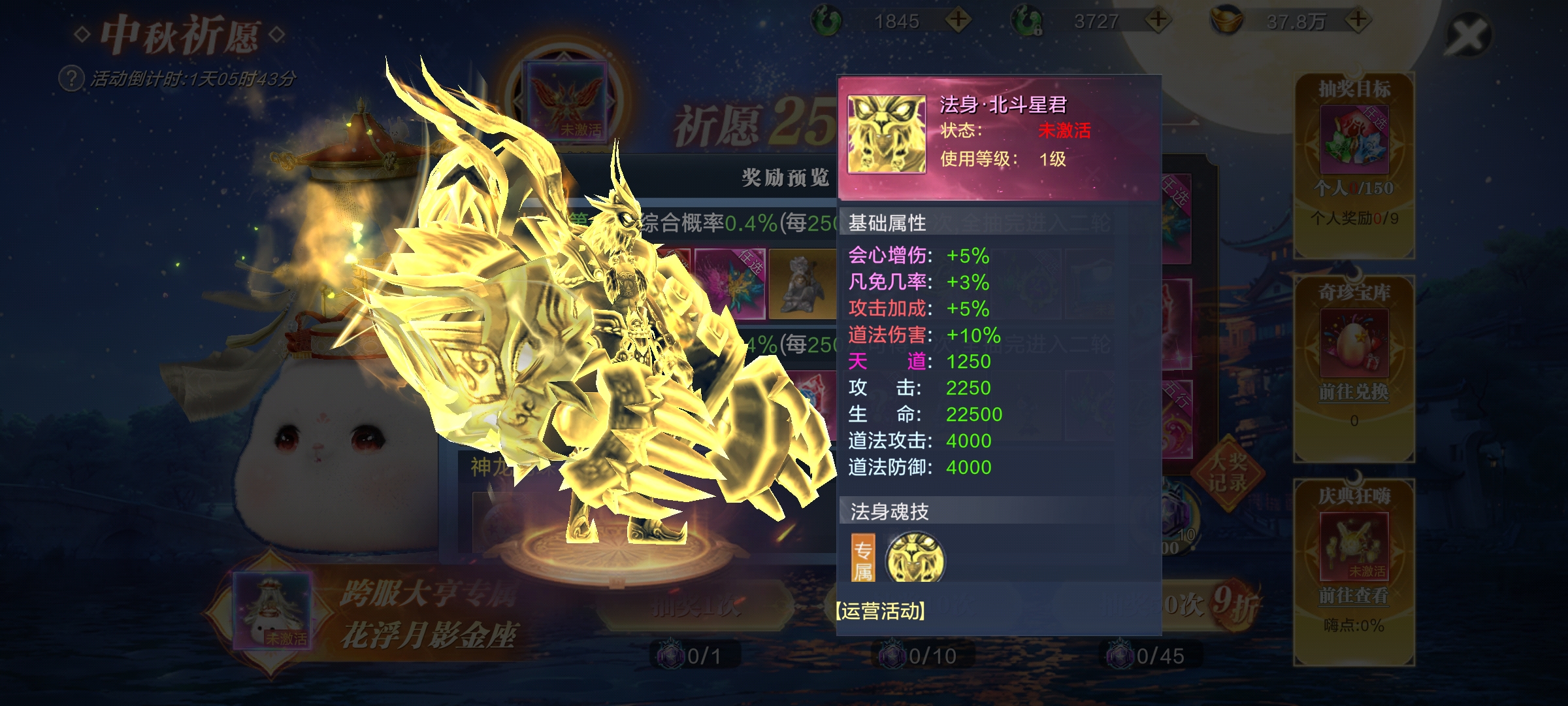Open the event help question mark
Screen dimensions: 1568x706
click(x=71, y=79)
